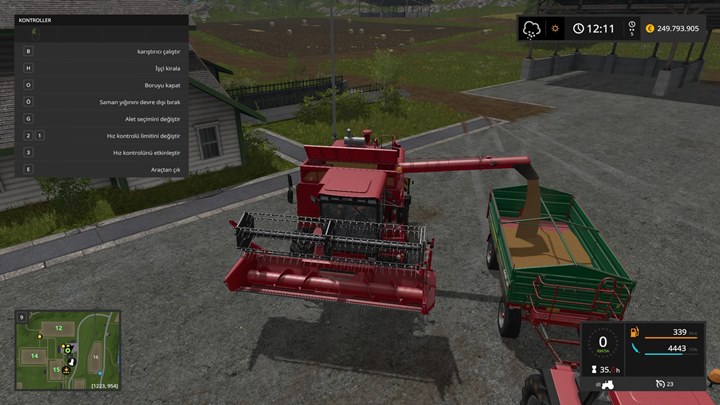Open the minimap of the farm
Screen dimensions: 720x405
[67, 351]
